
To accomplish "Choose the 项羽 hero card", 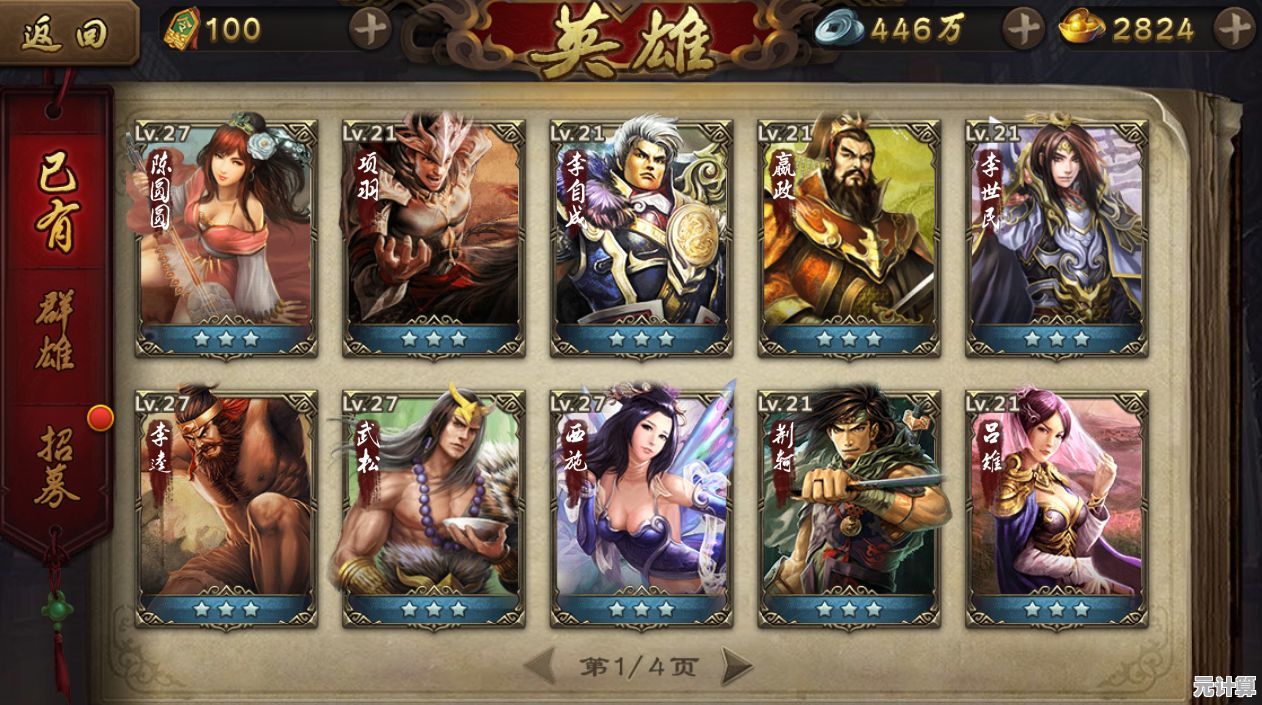I will tap(433, 238).
